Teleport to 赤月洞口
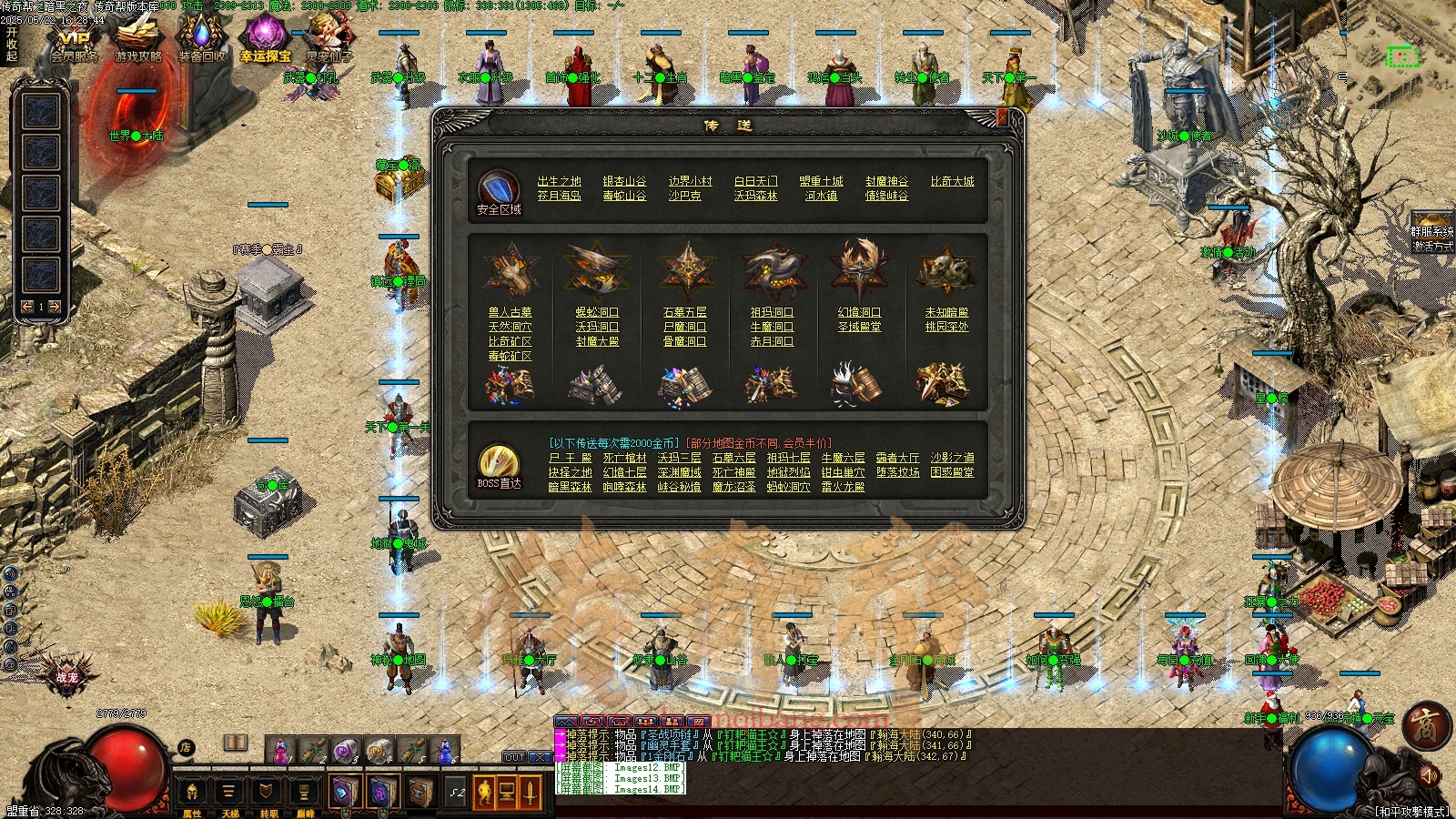This screenshot has width=1456, height=819. click(x=772, y=341)
